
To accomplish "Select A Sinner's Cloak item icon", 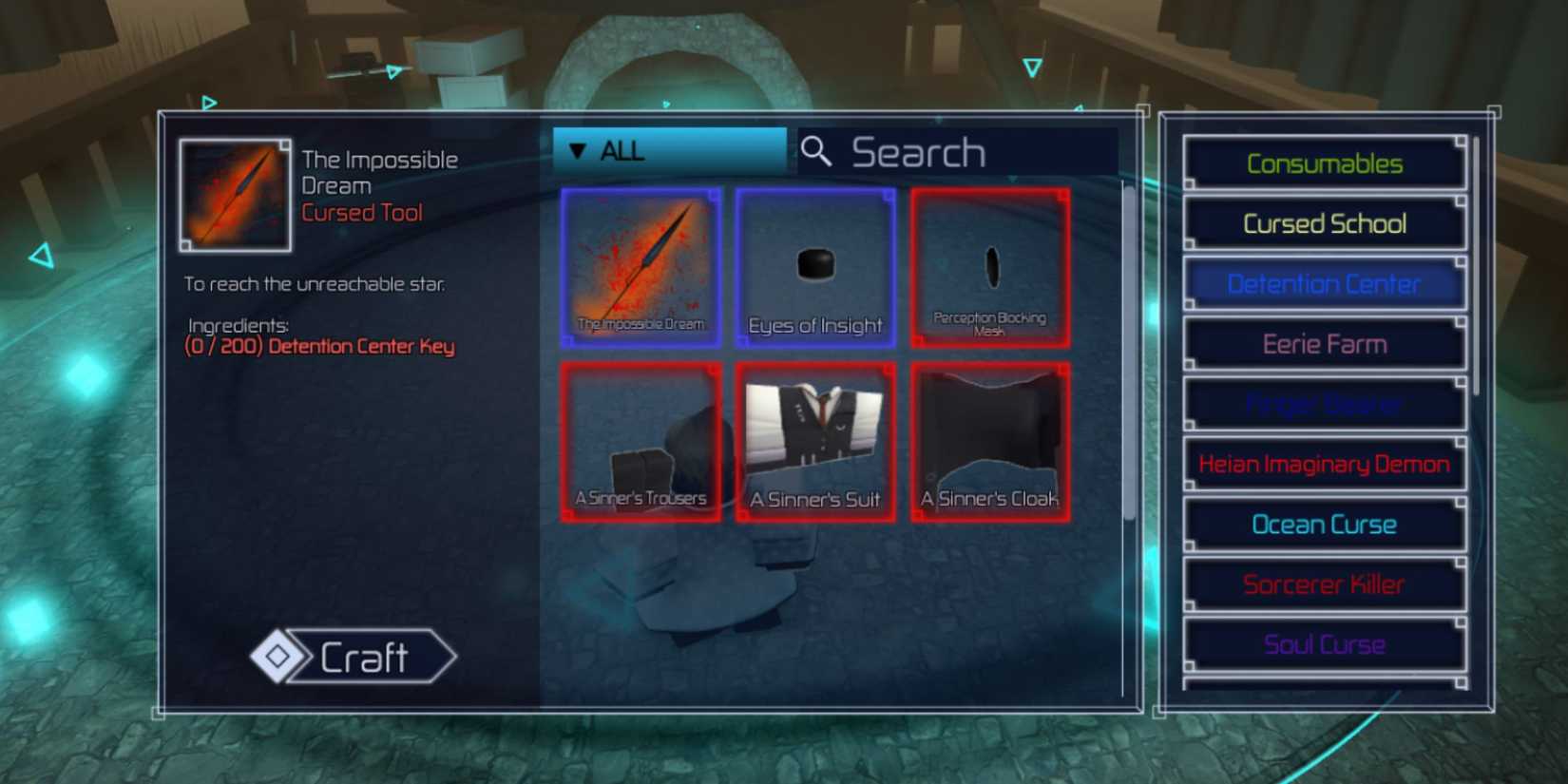I will tap(991, 440).
